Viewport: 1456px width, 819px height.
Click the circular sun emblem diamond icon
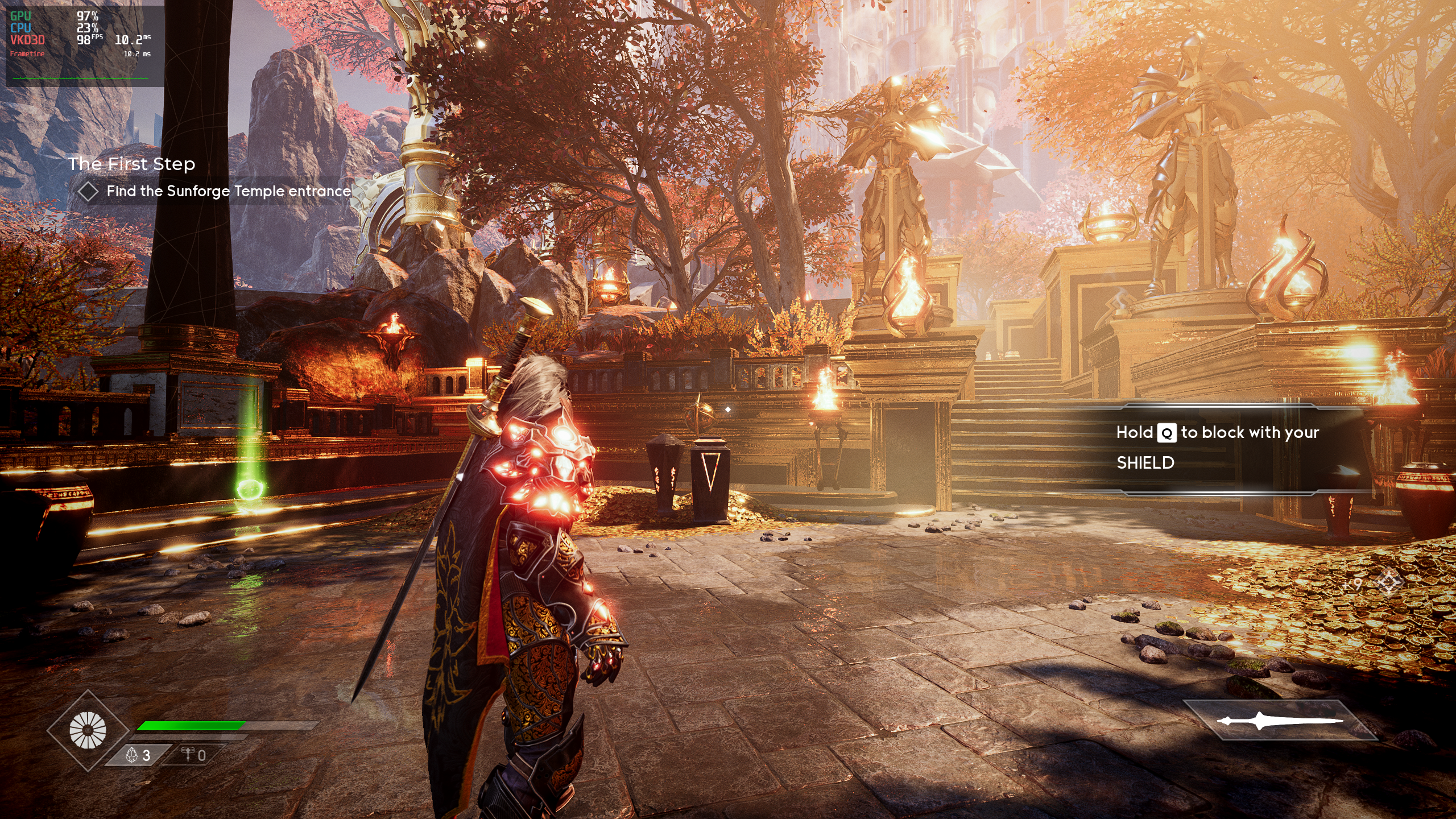point(88,730)
